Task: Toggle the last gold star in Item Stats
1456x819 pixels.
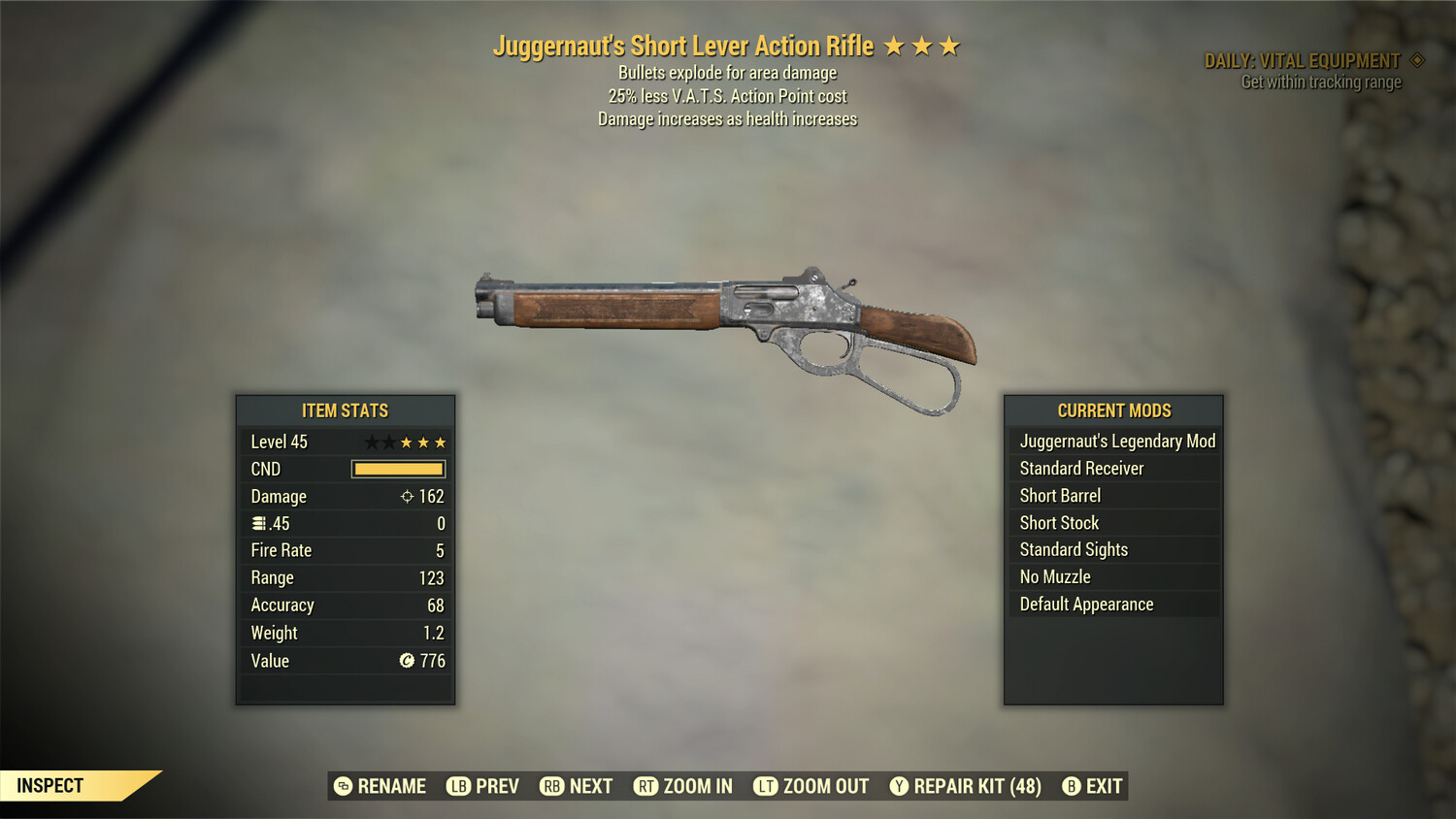Action: (443, 442)
